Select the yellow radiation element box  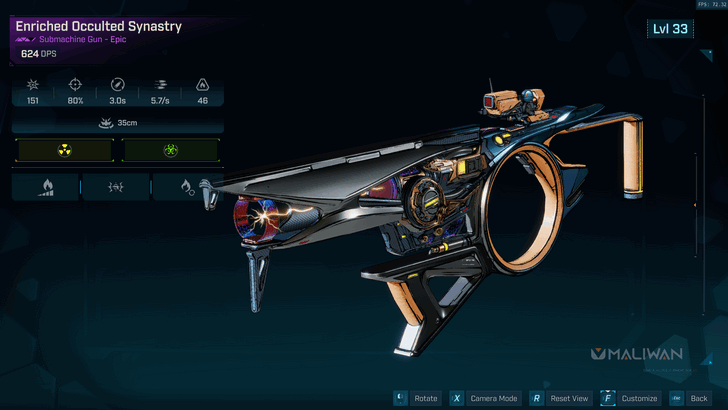64,151
